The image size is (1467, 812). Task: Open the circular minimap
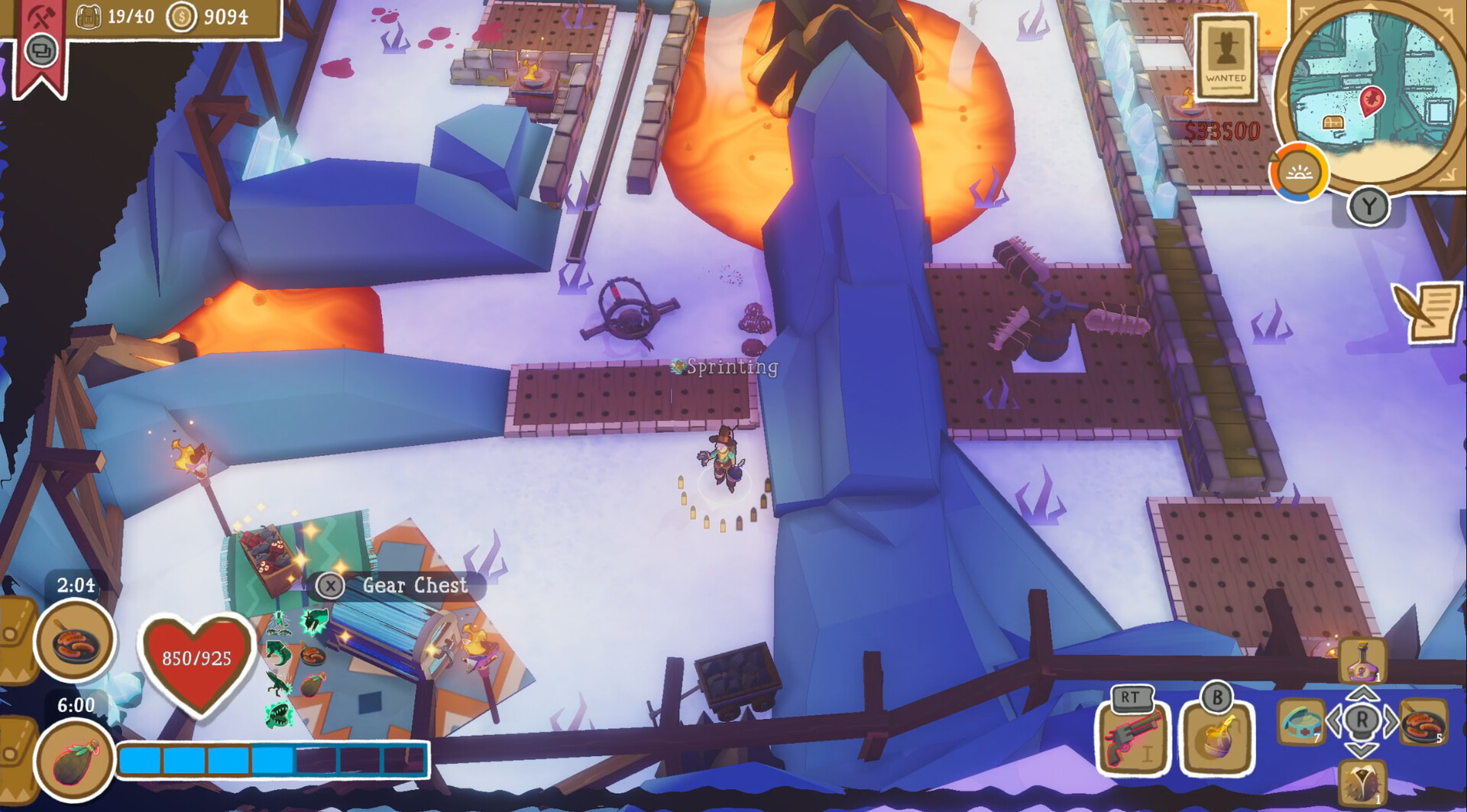pyautogui.click(x=1373, y=89)
